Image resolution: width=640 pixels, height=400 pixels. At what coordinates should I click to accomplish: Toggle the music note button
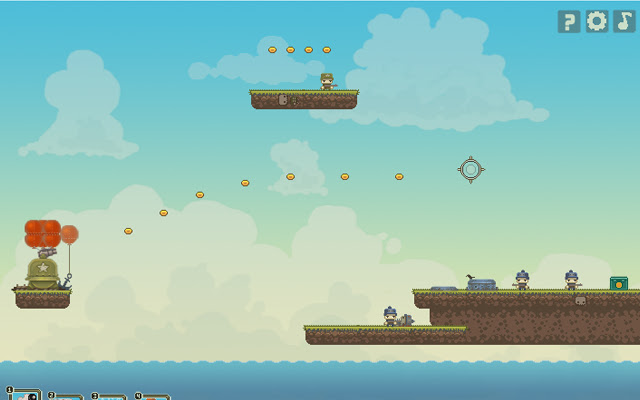pyautogui.click(x=624, y=22)
